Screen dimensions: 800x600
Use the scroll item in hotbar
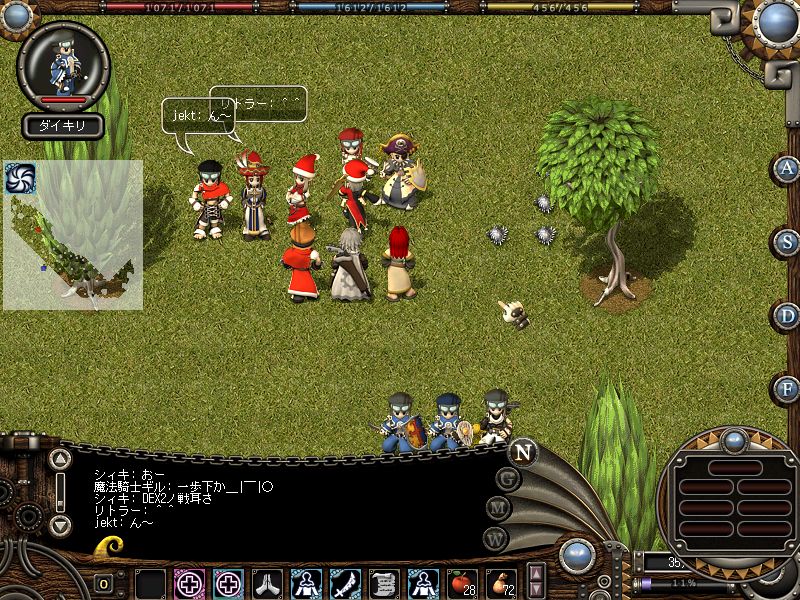pyautogui.click(x=384, y=581)
